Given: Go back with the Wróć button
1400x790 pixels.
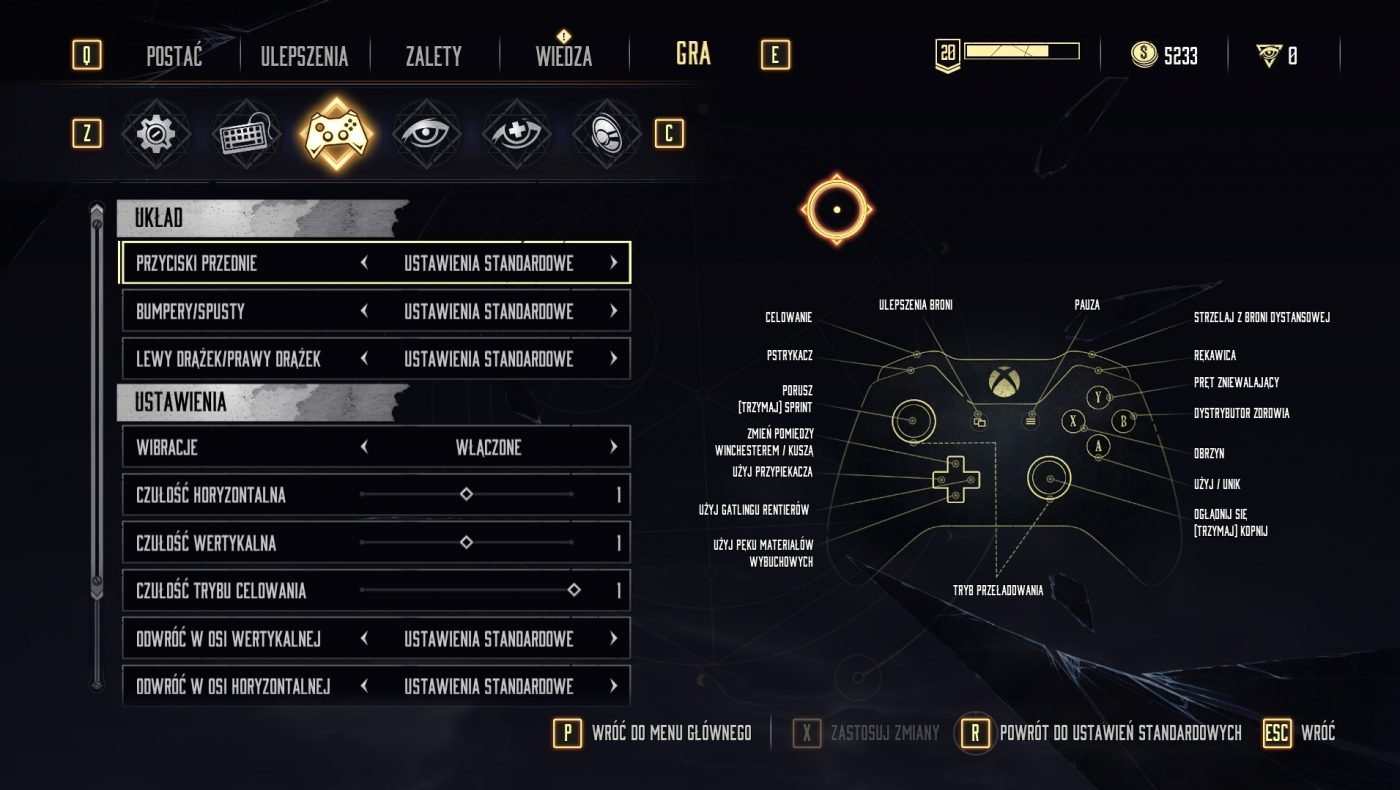Looking at the screenshot, I should click(1300, 733).
